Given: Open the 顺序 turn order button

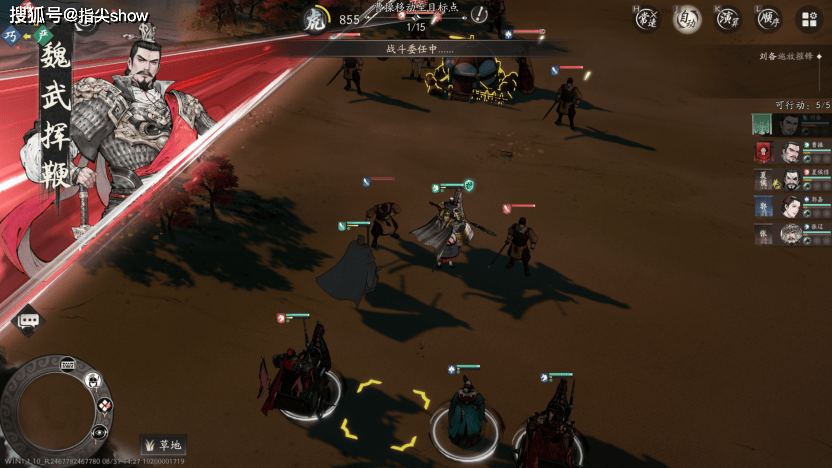Looking at the screenshot, I should [x=768, y=19].
